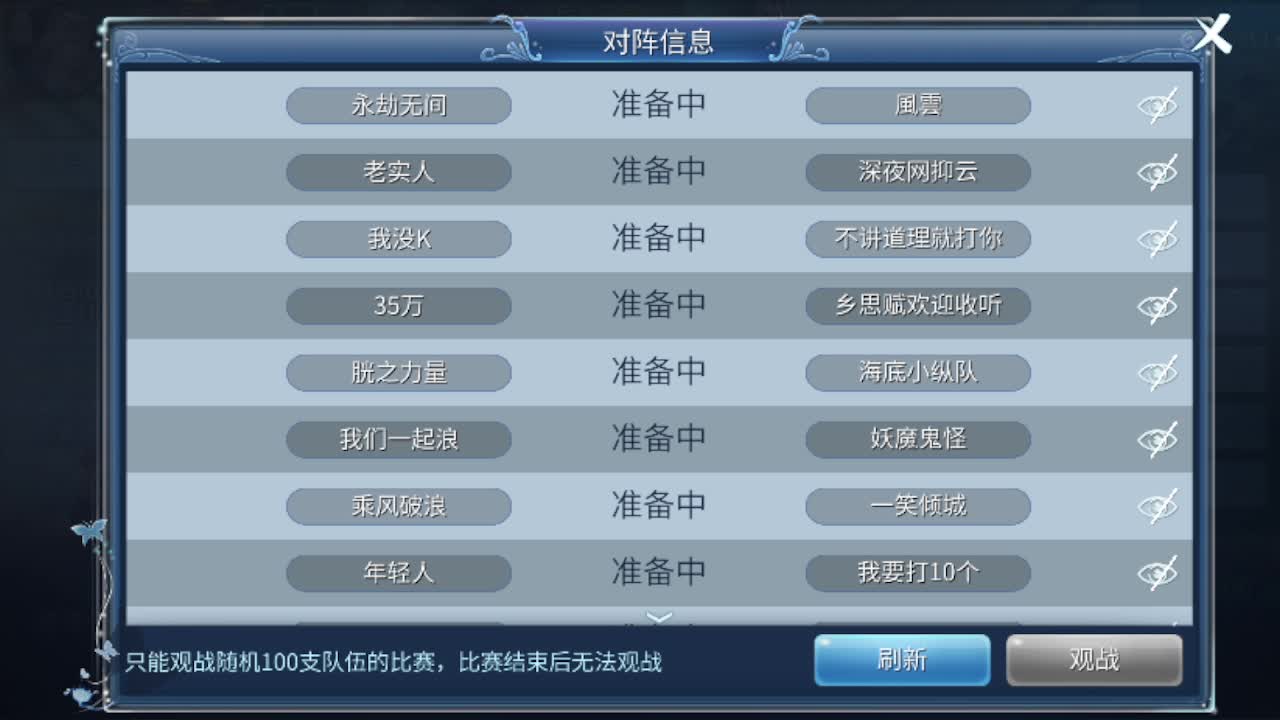Toggle spectate visibility for the 妖魔鬼怪 match

coord(1157,439)
